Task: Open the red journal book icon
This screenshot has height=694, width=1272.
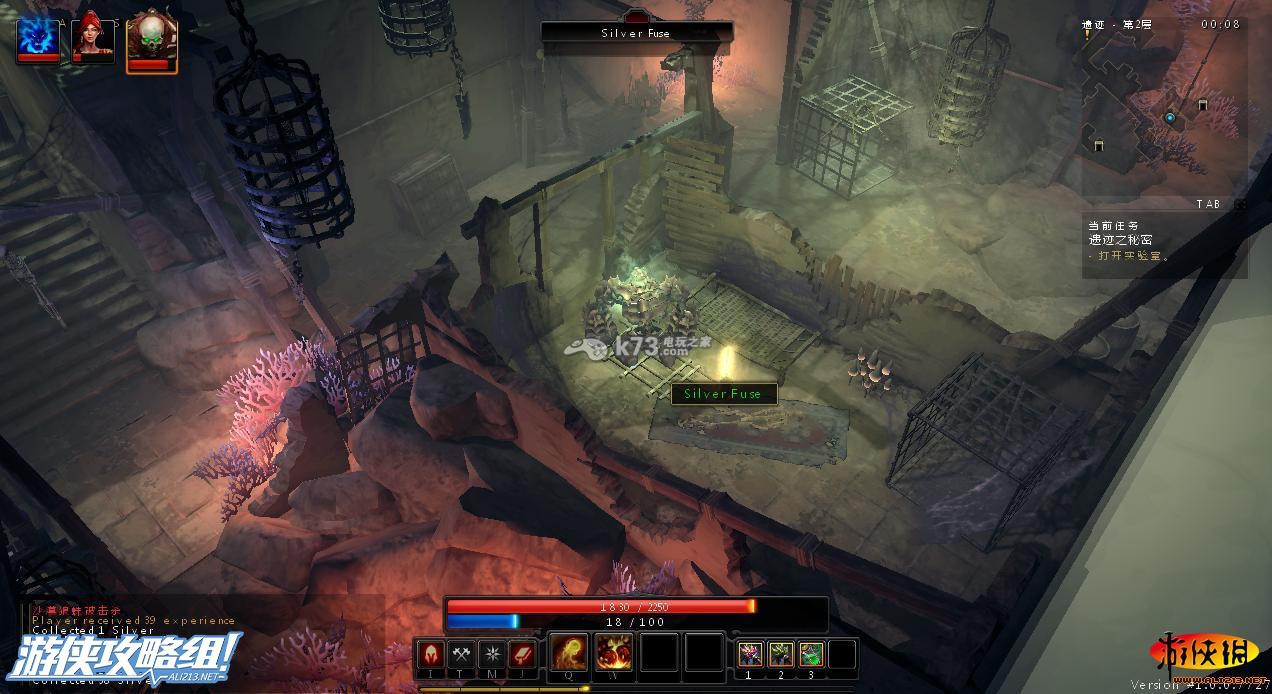Action: pyautogui.click(x=523, y=654)
